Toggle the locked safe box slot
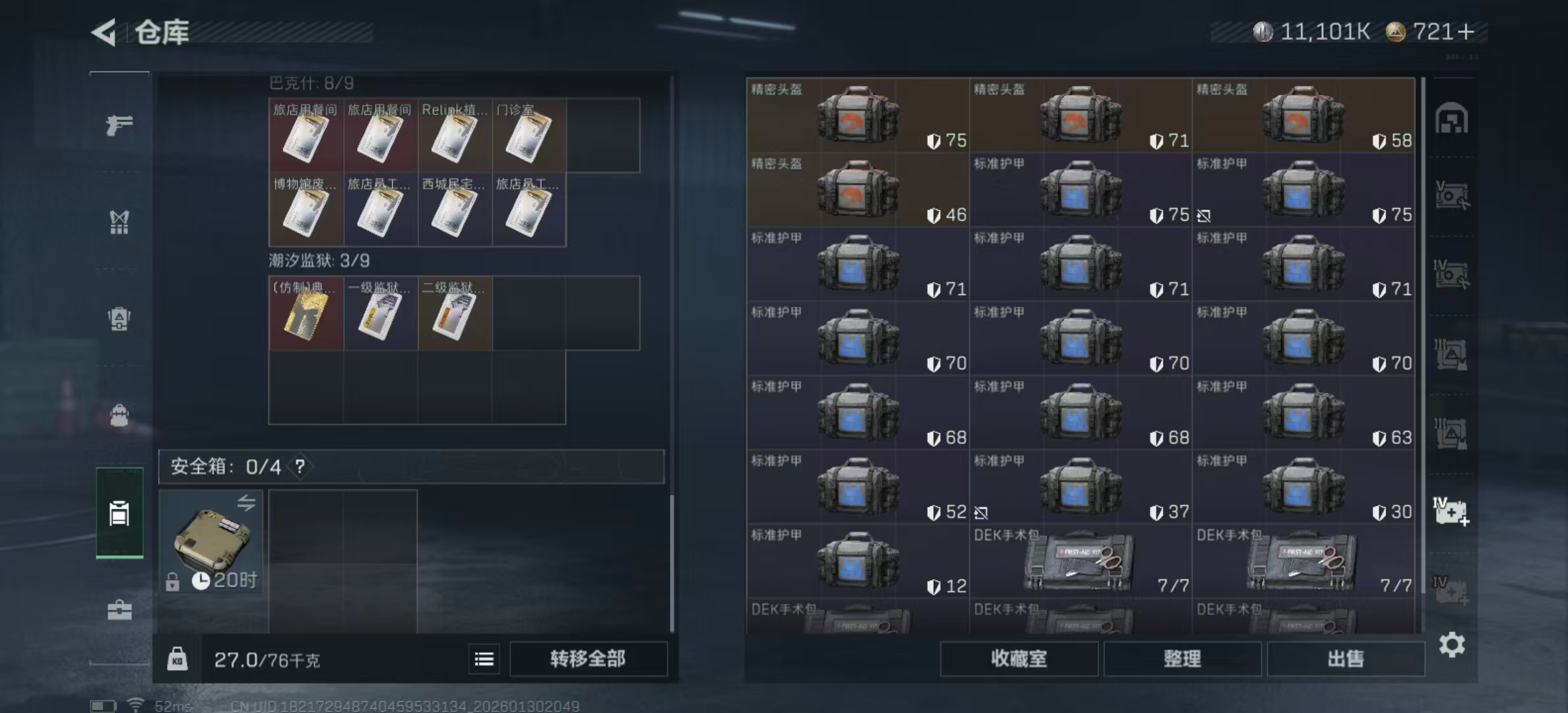This screenshot has width=1568, height=713. click(x=212, y=541)
